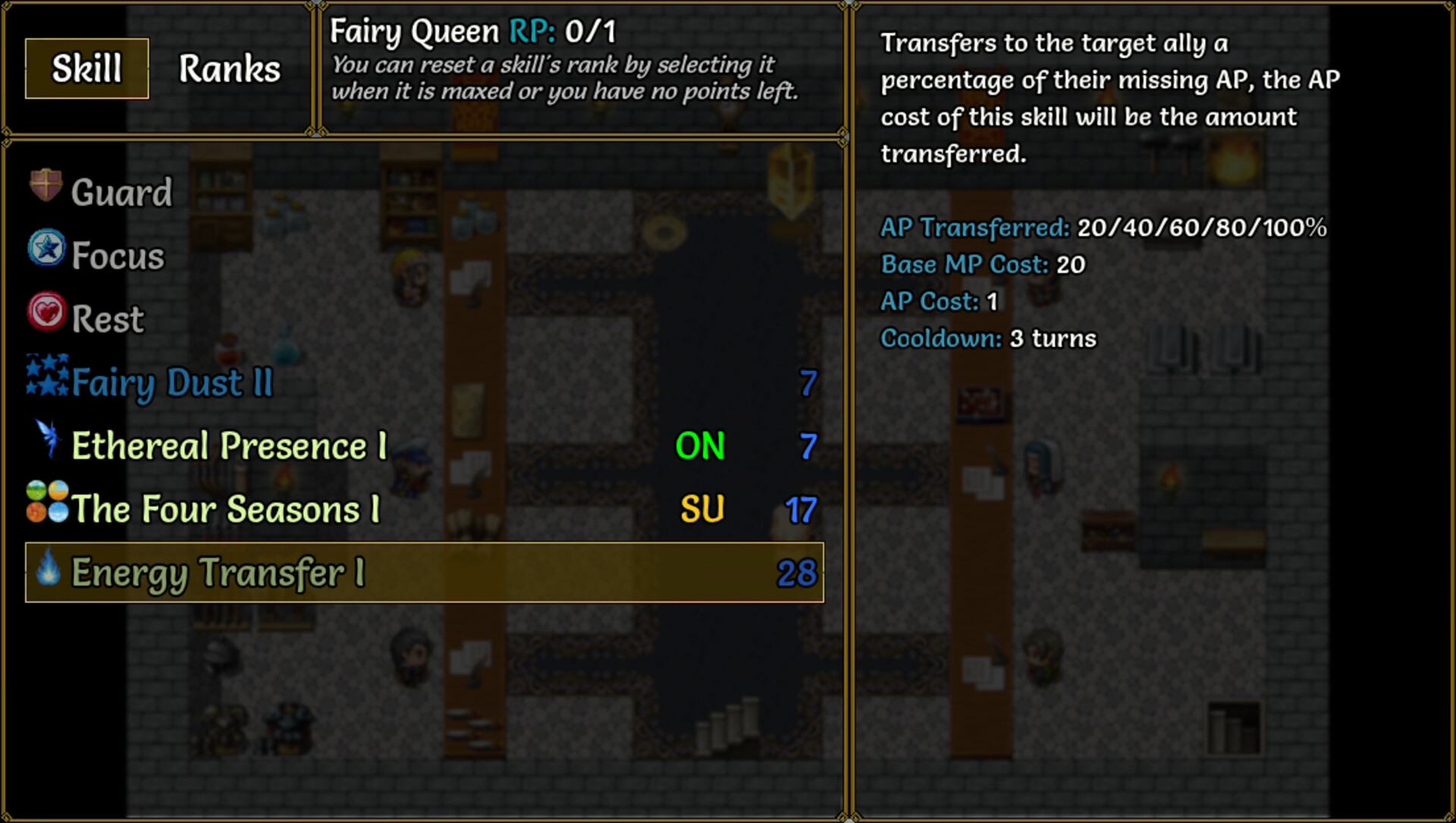Viewport: 1456px width, 823px height.
Task: Toggle the SU state on Four Seasons I
Action: click(x=701, y=510)
